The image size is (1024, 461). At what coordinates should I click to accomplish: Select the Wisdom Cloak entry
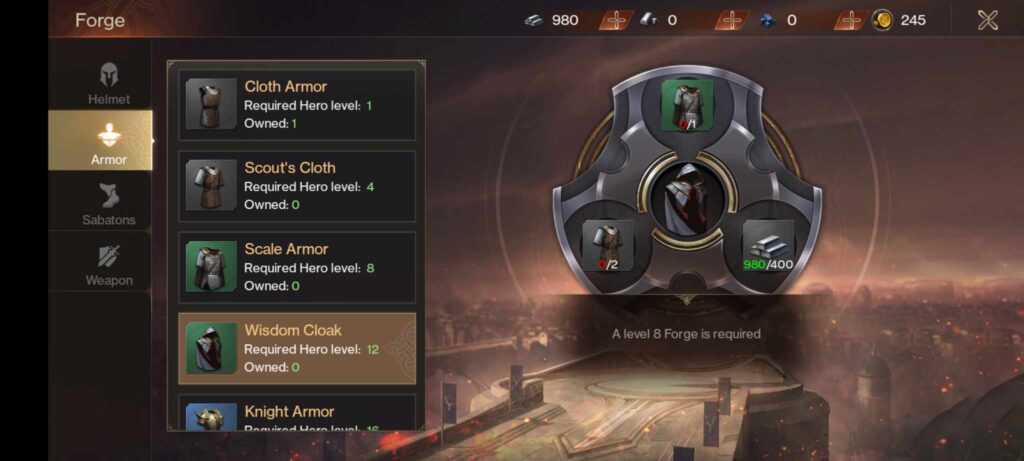297,348
